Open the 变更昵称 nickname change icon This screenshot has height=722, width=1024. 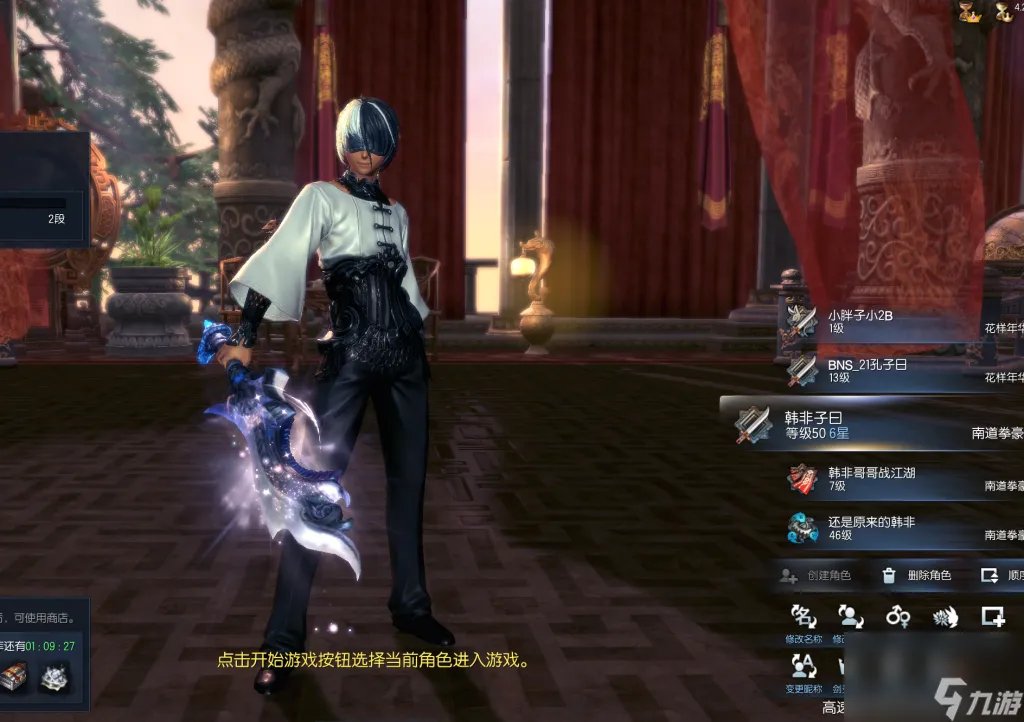pyautogui.click(x=803, y=667)
